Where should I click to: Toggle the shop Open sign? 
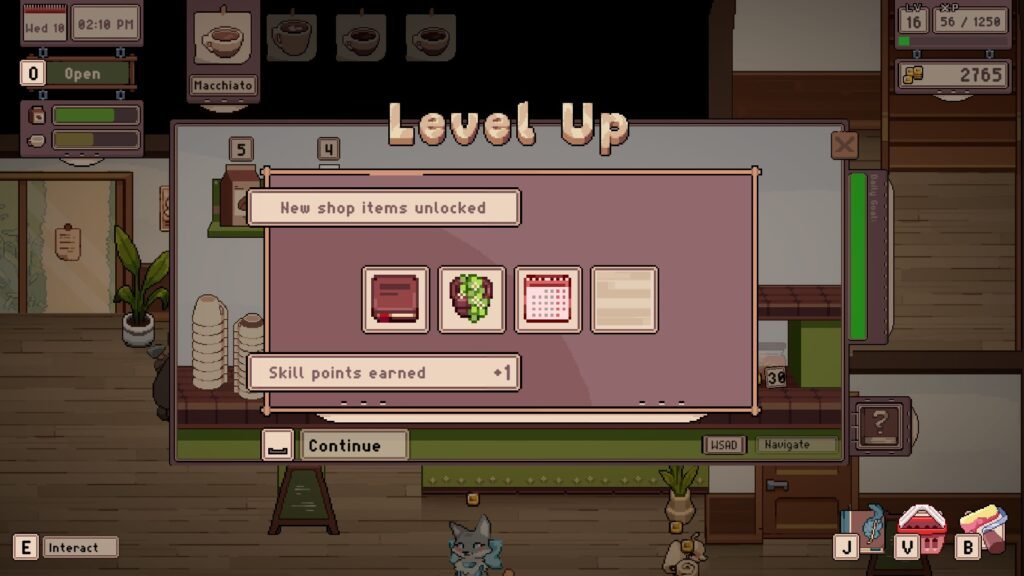pyautogui.click(x=82, y=74)
